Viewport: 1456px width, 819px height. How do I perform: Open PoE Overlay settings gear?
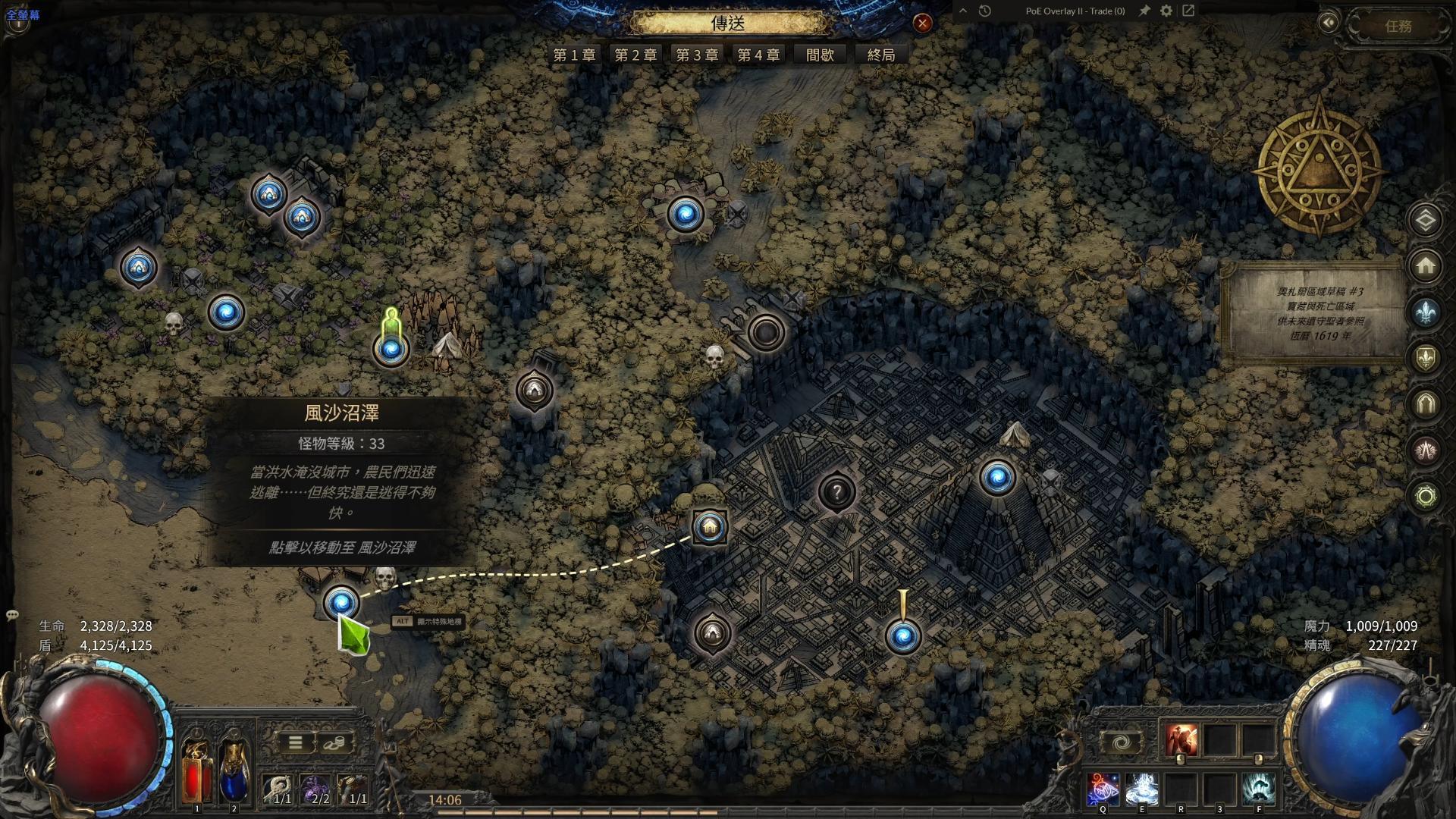1166,11
